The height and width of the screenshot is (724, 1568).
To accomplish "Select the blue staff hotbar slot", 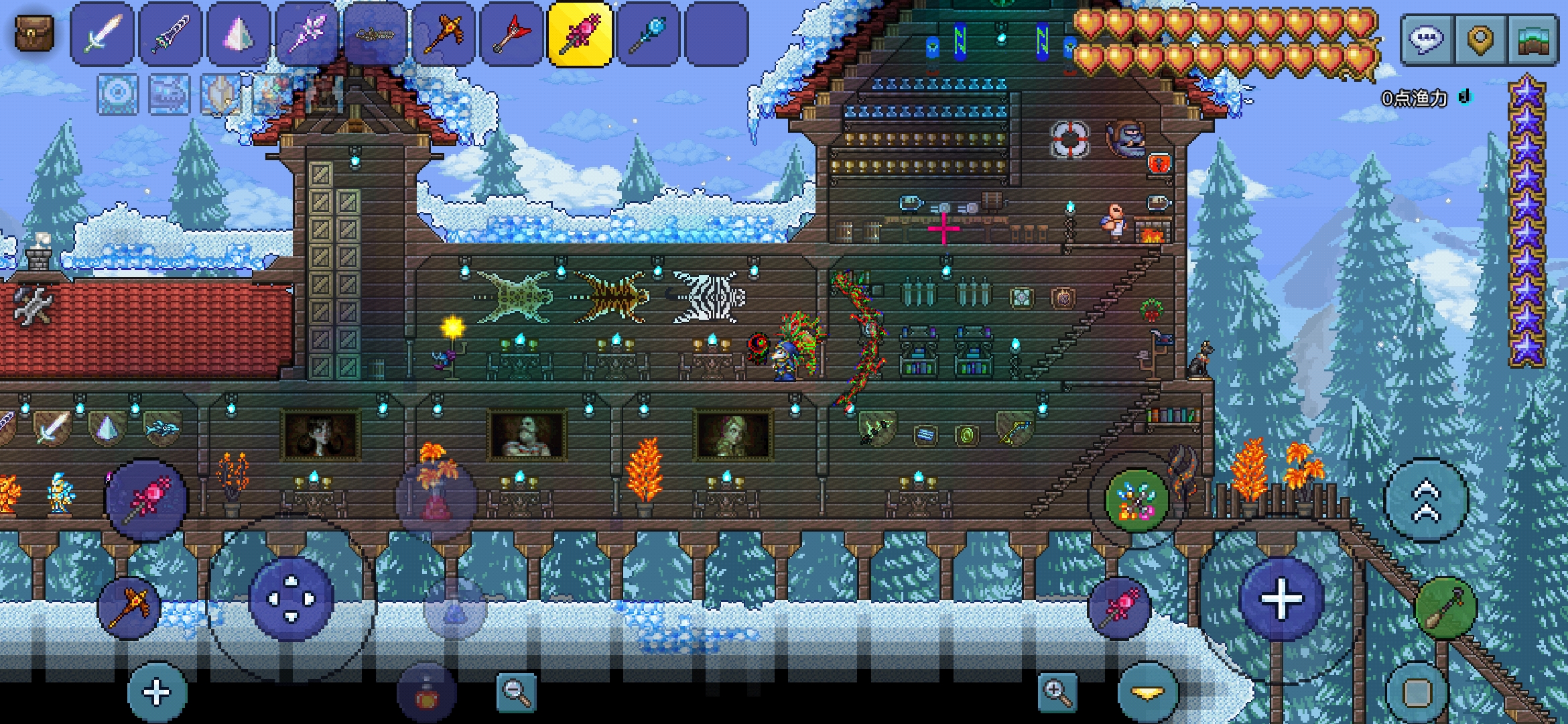I will tap(649, 34).
